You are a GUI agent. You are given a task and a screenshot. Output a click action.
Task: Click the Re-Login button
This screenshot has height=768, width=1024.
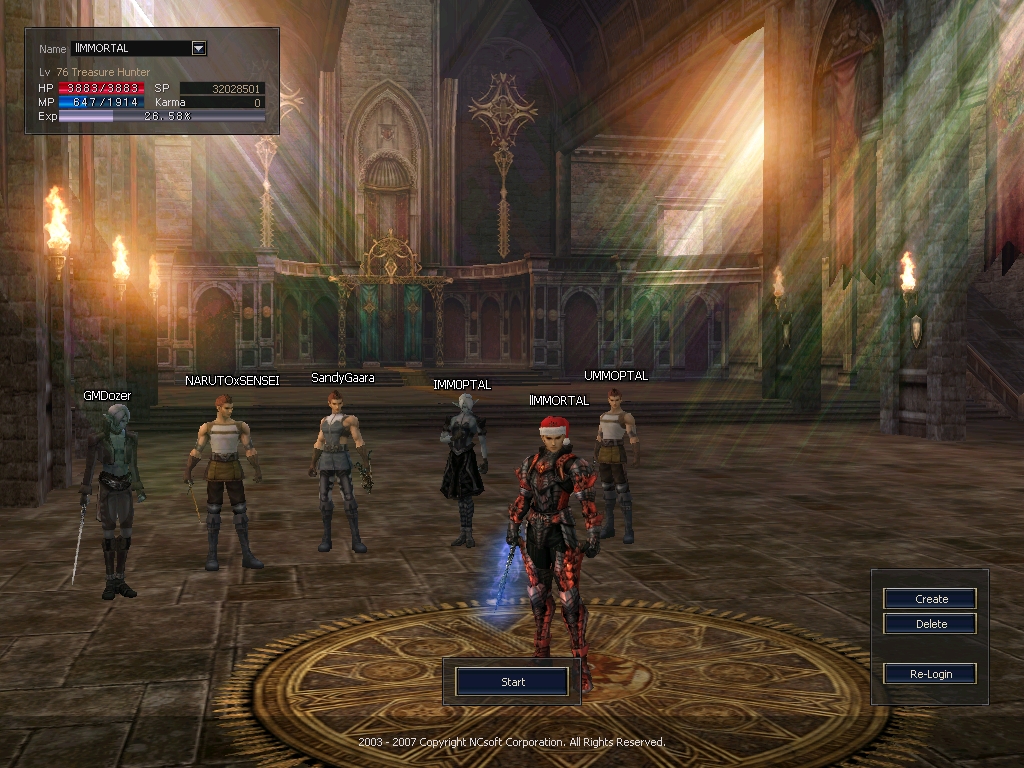tap(930, 674)
